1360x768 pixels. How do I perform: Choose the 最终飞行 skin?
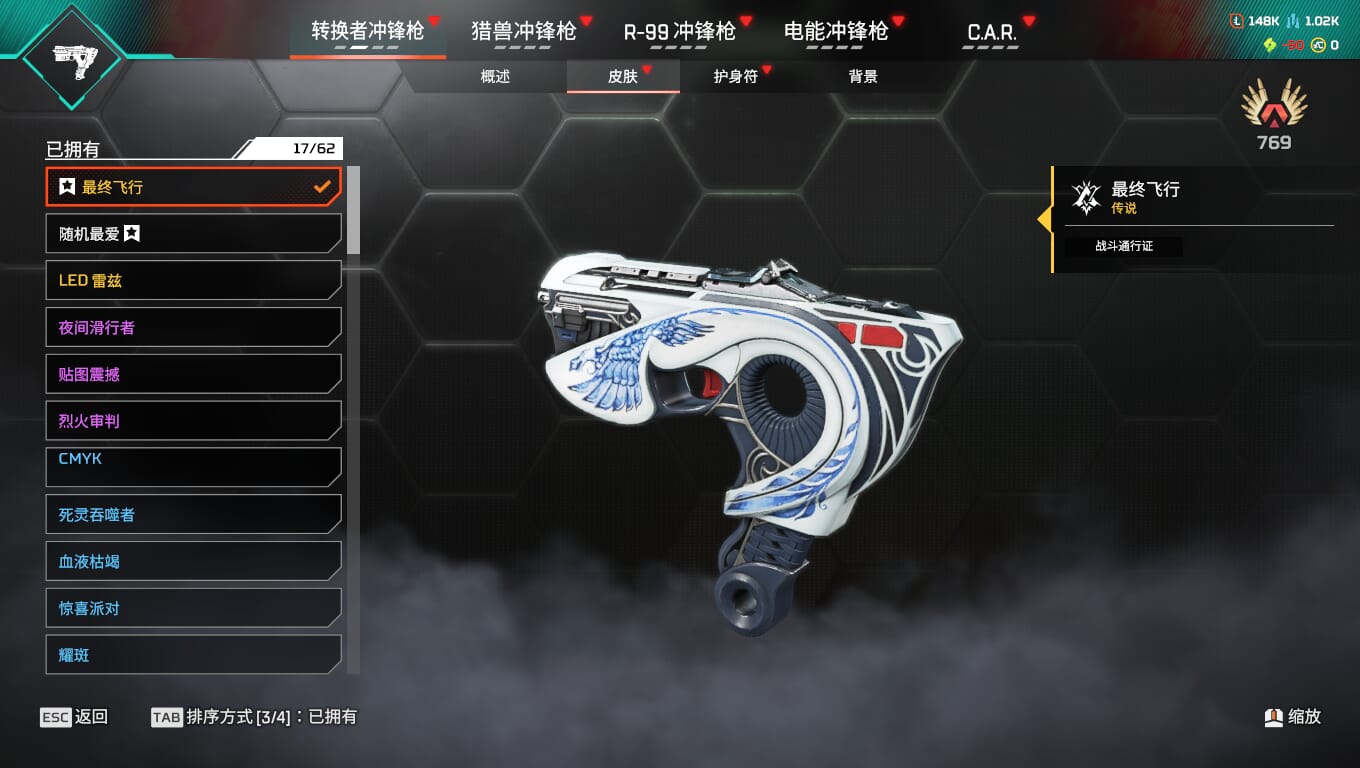[x=193, y=187]
